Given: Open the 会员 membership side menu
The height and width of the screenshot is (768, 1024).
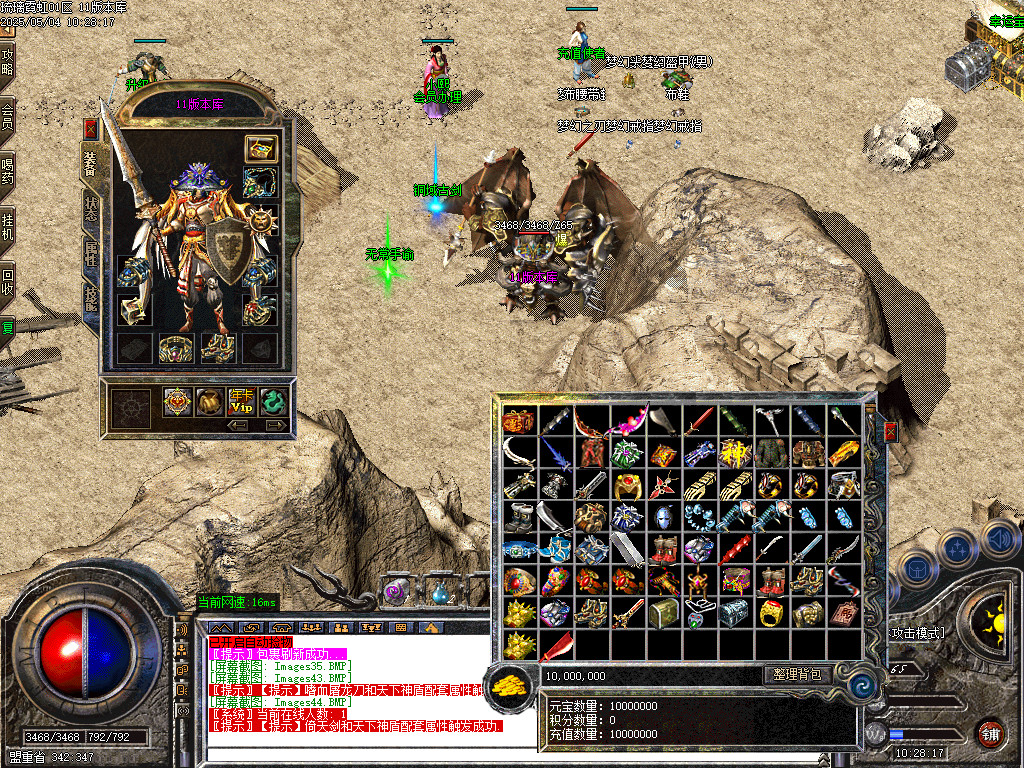Looking at the screenshot, I should tap(8, 116).
